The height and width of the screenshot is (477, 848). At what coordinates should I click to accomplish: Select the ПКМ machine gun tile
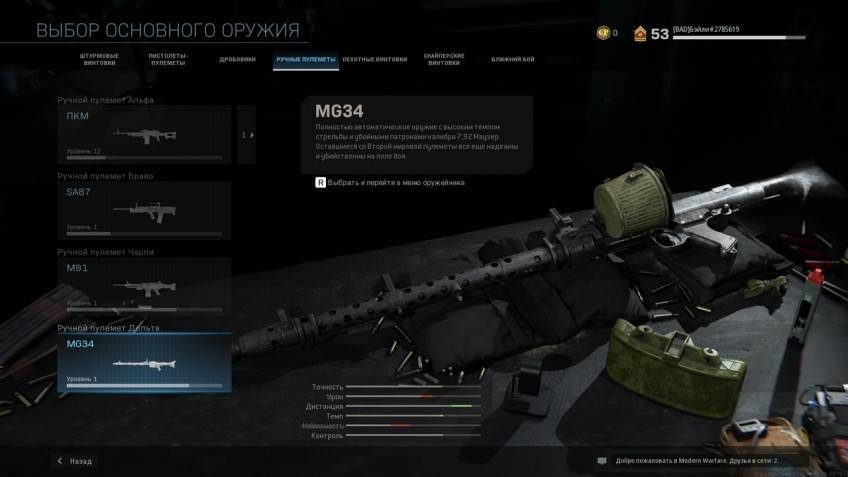(x=144, y=134)
